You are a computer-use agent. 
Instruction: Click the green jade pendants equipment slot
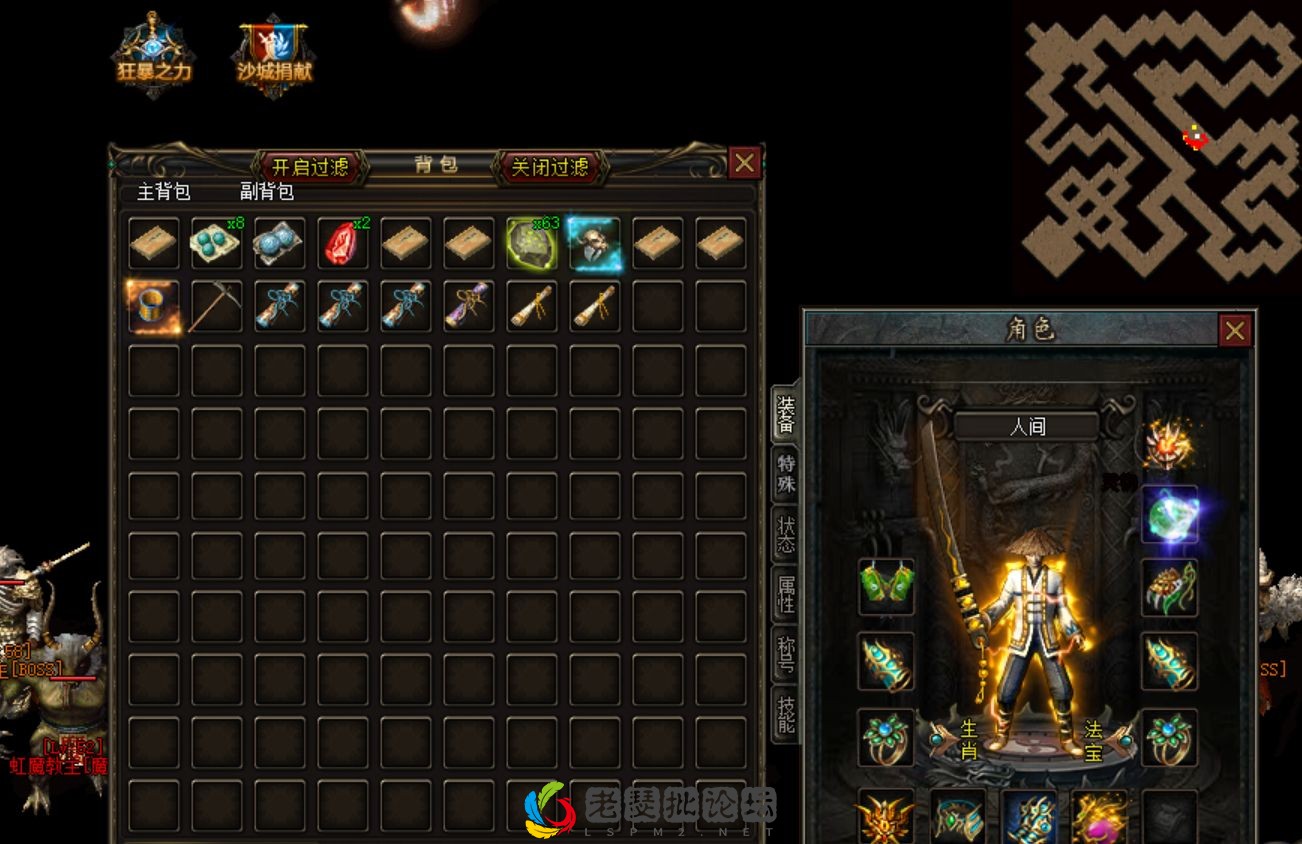coord(886,586)
